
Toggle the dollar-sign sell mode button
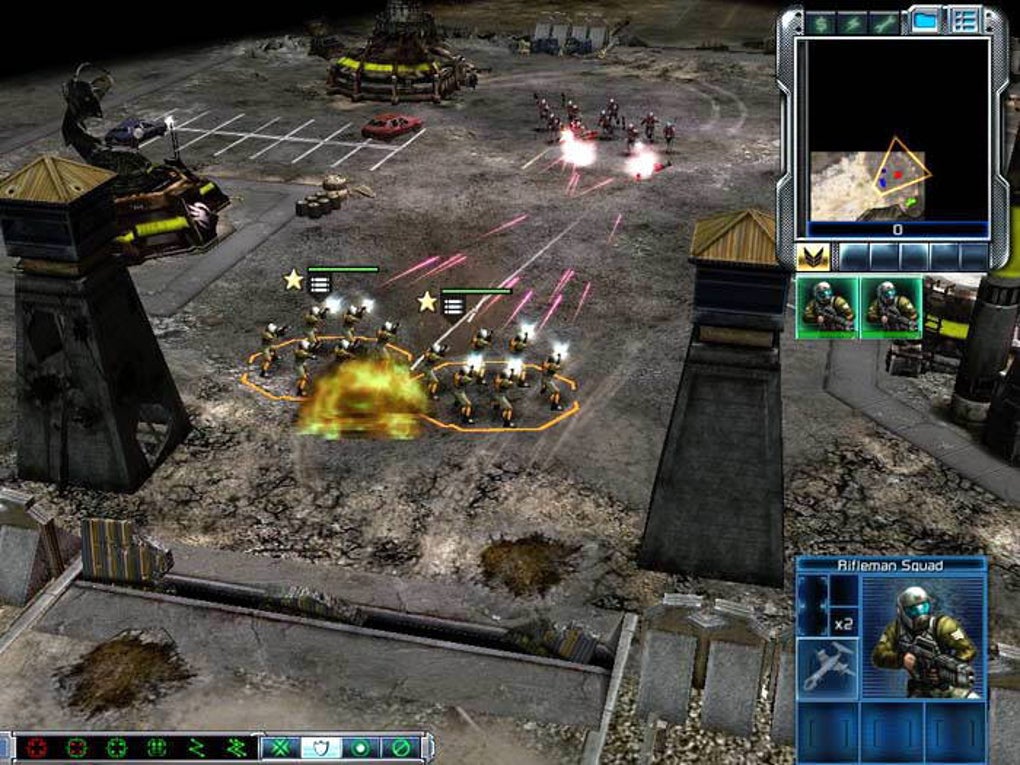coord(821,22)
